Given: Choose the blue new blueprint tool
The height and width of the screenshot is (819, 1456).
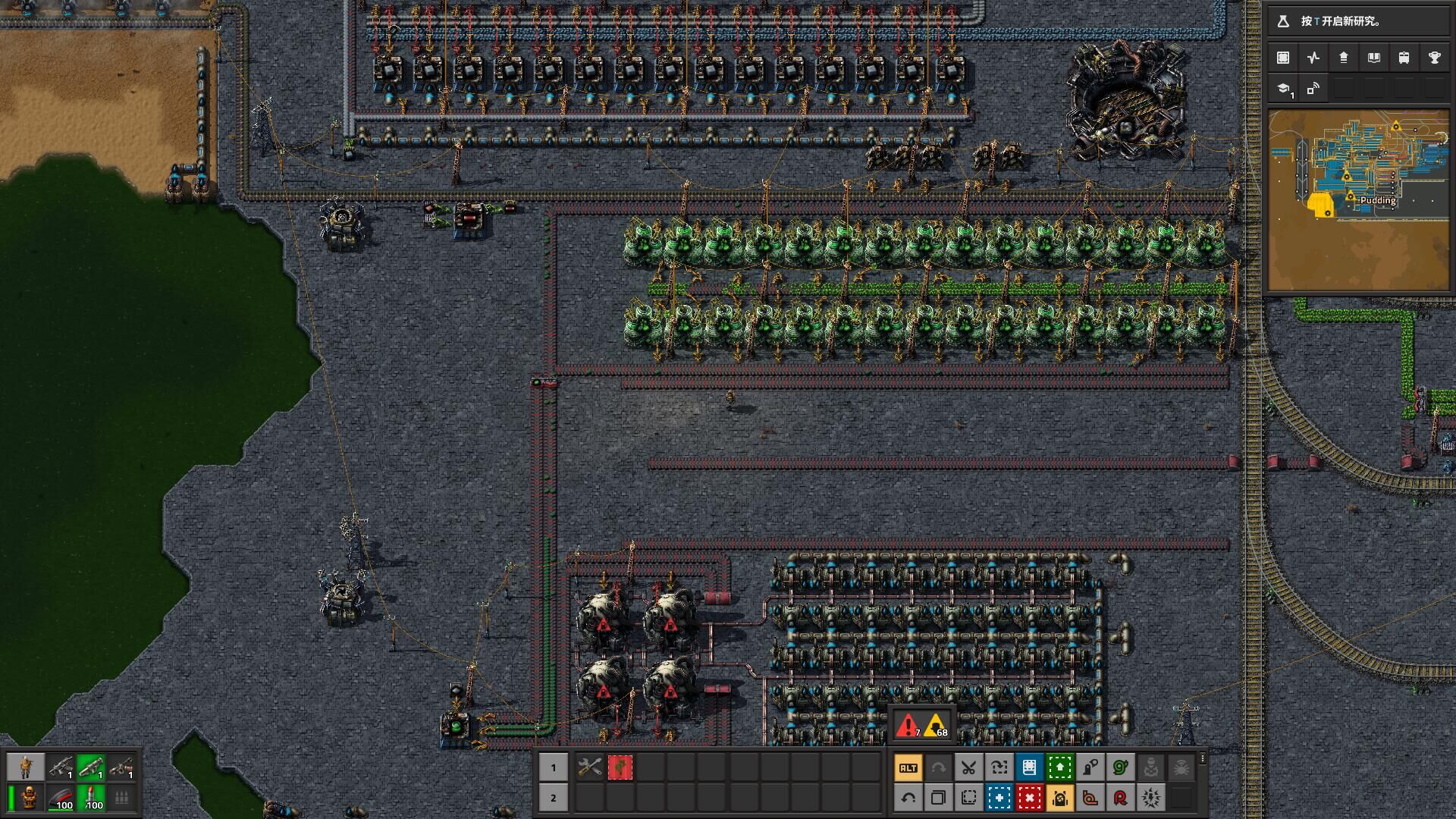Looking at the screenshot, I should (999, 798).
